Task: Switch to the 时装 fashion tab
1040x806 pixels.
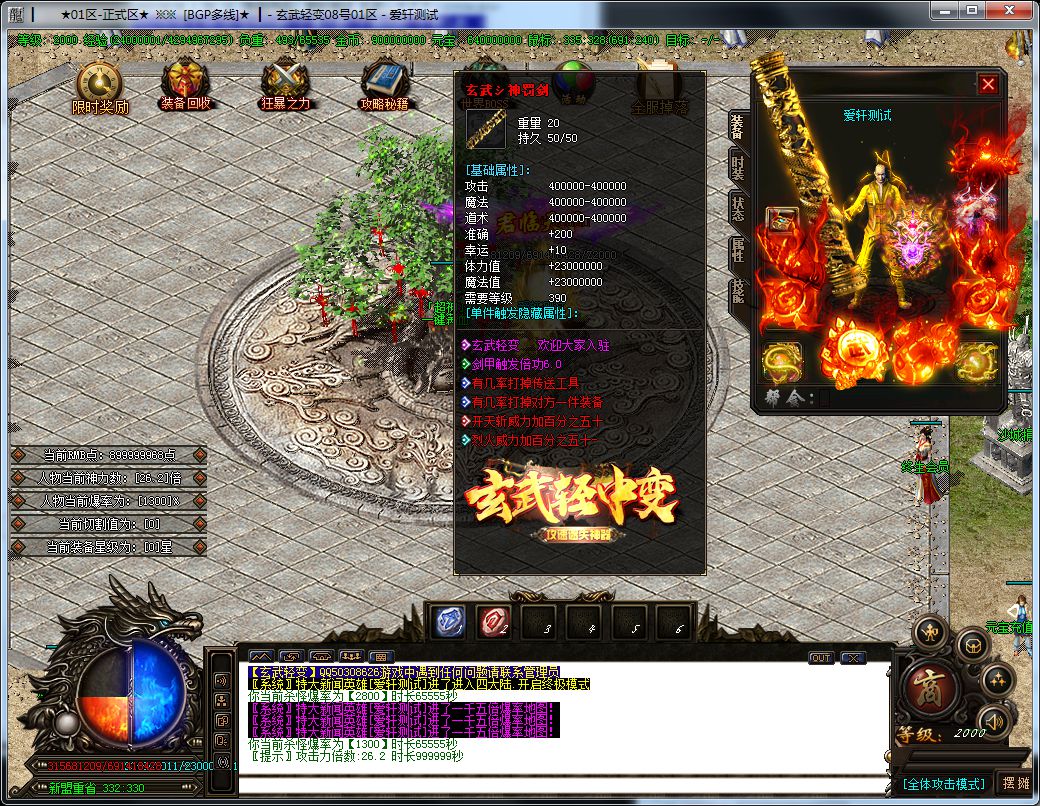Action: coord(738,167)
